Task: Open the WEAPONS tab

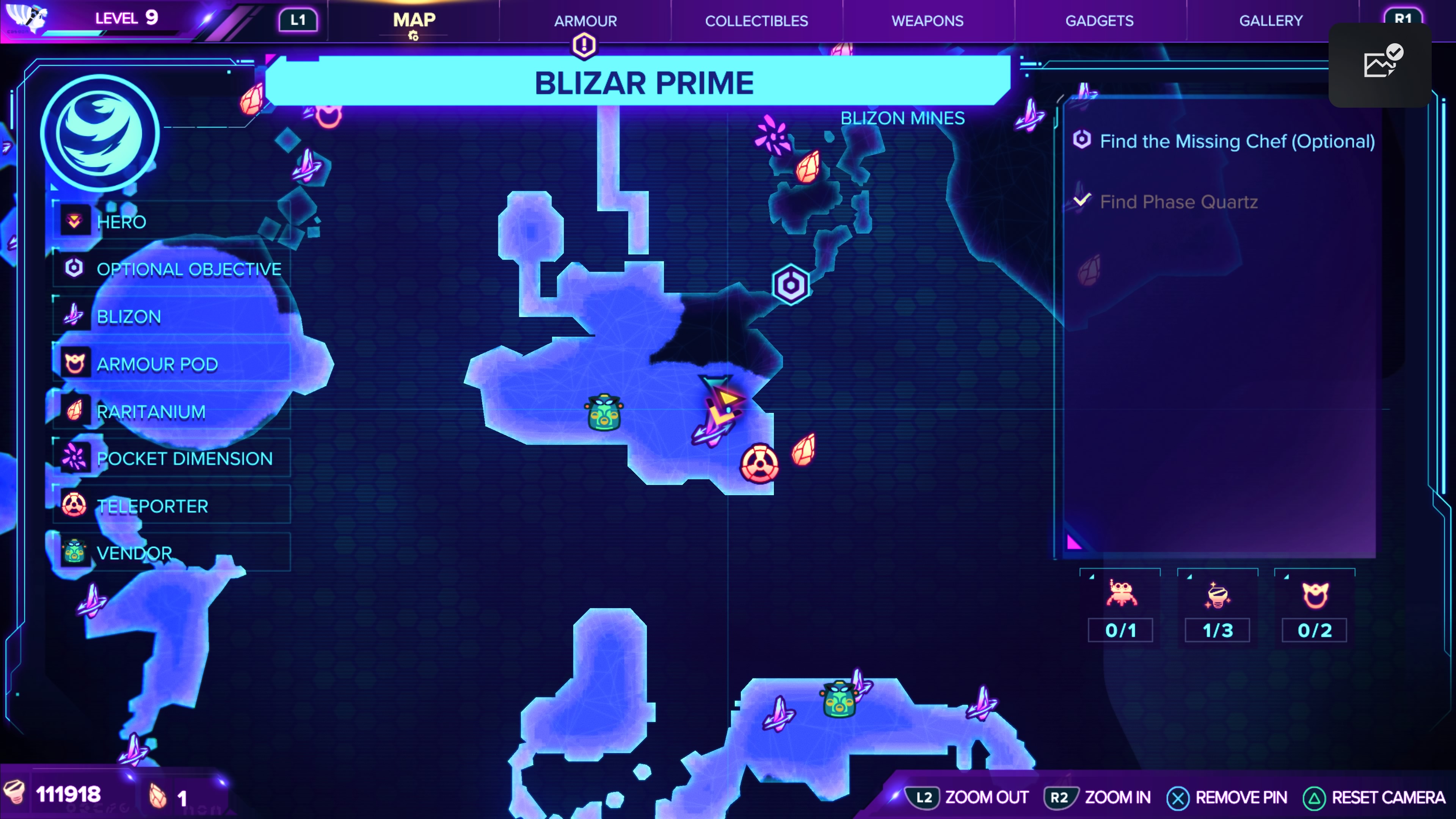Action: (927, 21)
